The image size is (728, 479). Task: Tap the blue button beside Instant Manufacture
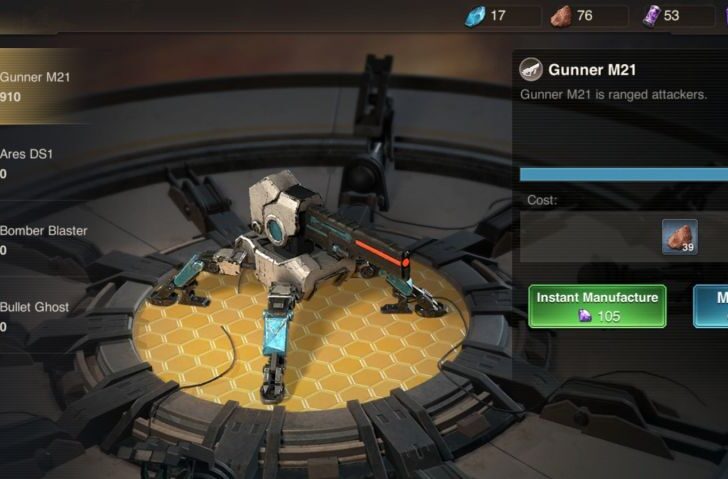[712, 306]
